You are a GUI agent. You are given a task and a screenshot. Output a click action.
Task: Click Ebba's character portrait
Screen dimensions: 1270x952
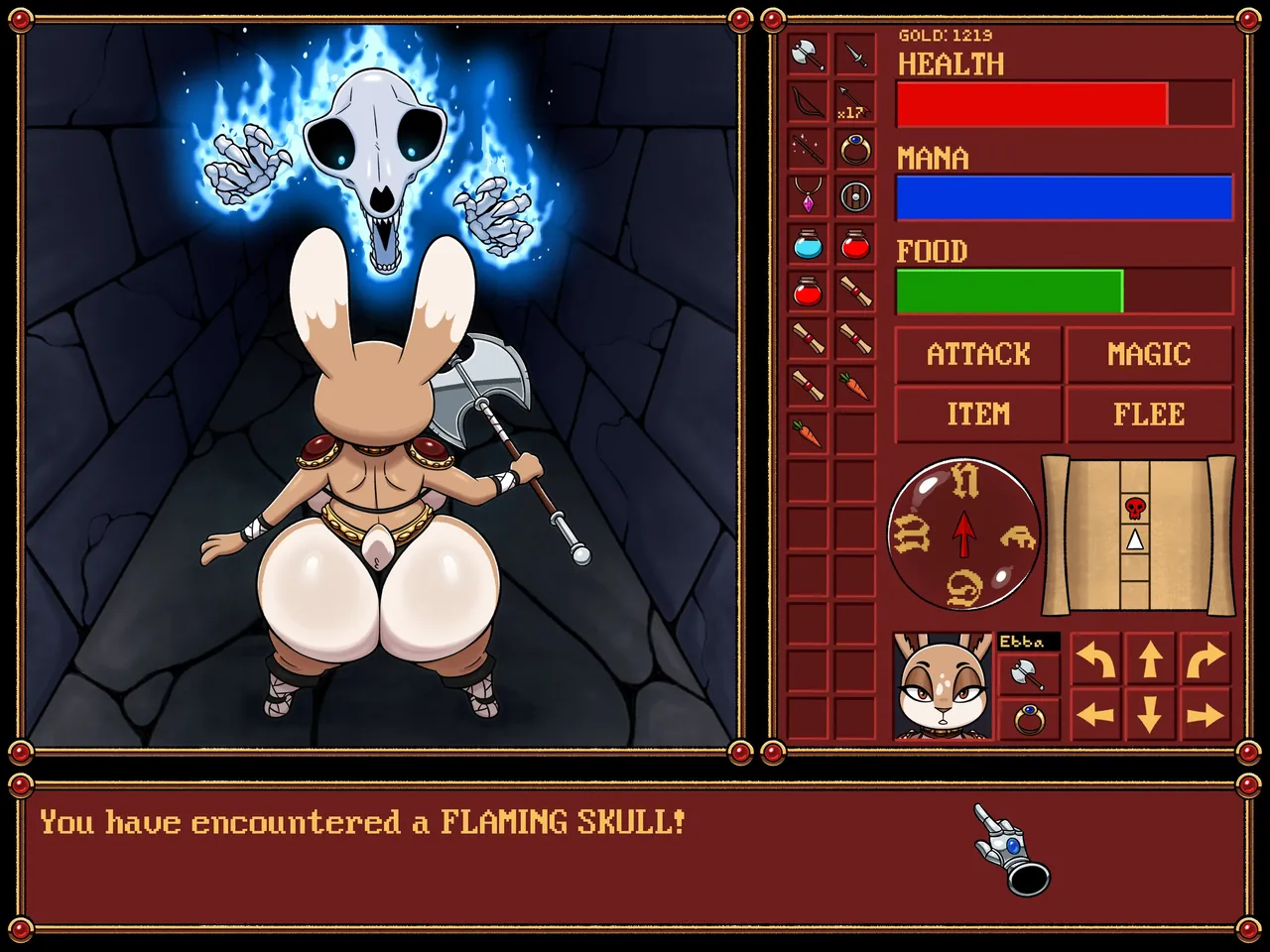pos(943,686)
